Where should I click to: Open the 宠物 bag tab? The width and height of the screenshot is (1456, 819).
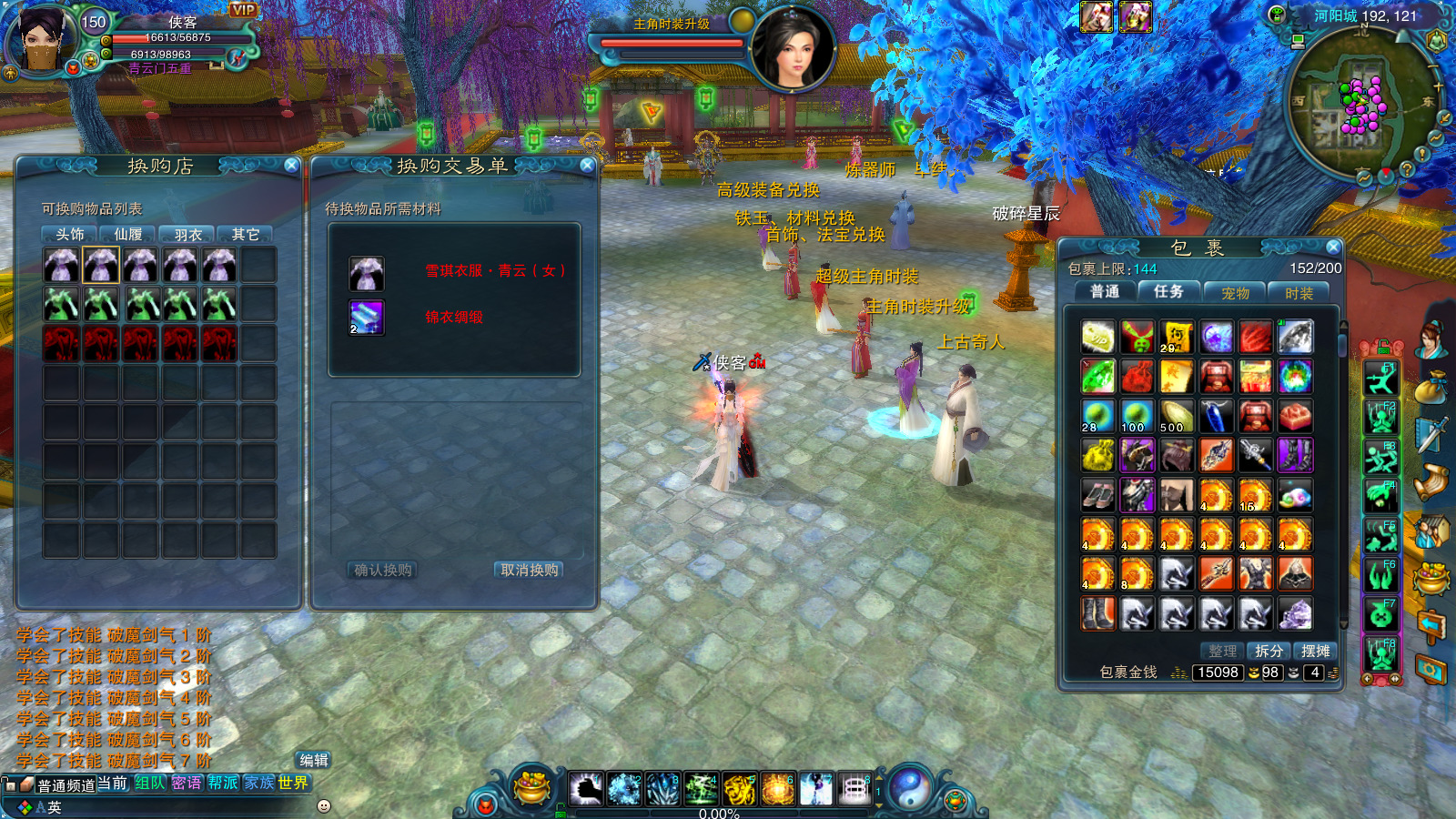click(1235, 293)
